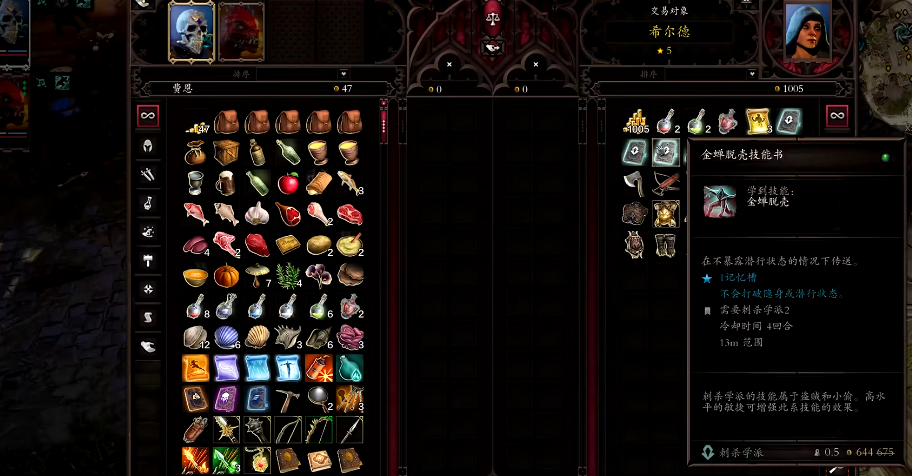Click the trader's infinity all-items filter
Screen dimensions: 912x476
click(x=836, y=116)
